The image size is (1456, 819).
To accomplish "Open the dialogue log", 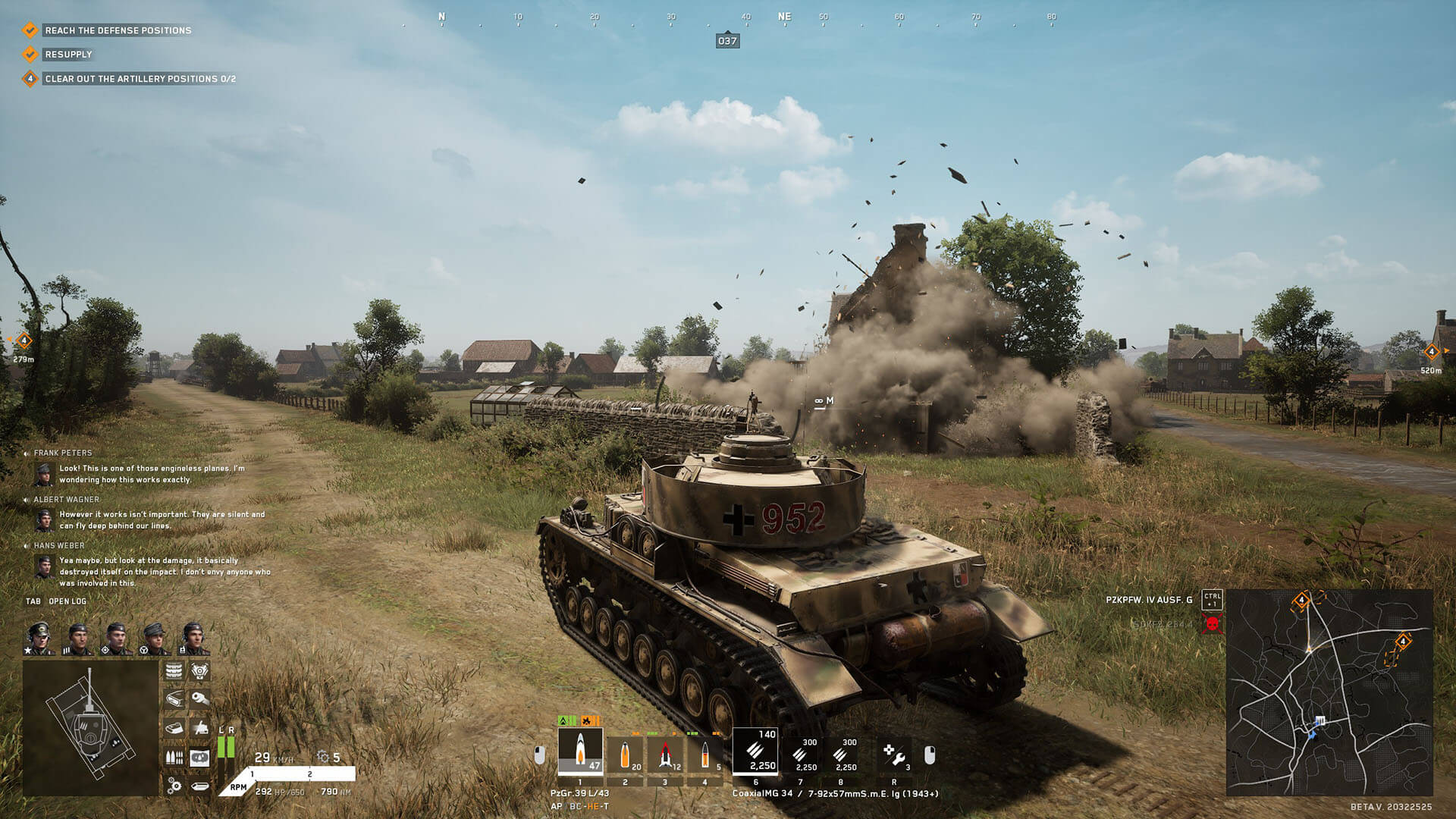I will 57,601.
